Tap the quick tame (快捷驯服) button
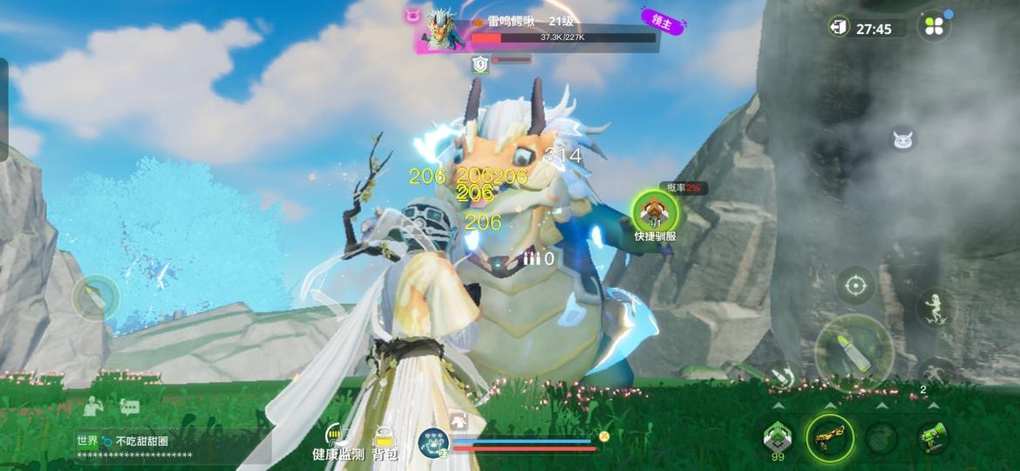The image size is (1020, 471). 655,211
